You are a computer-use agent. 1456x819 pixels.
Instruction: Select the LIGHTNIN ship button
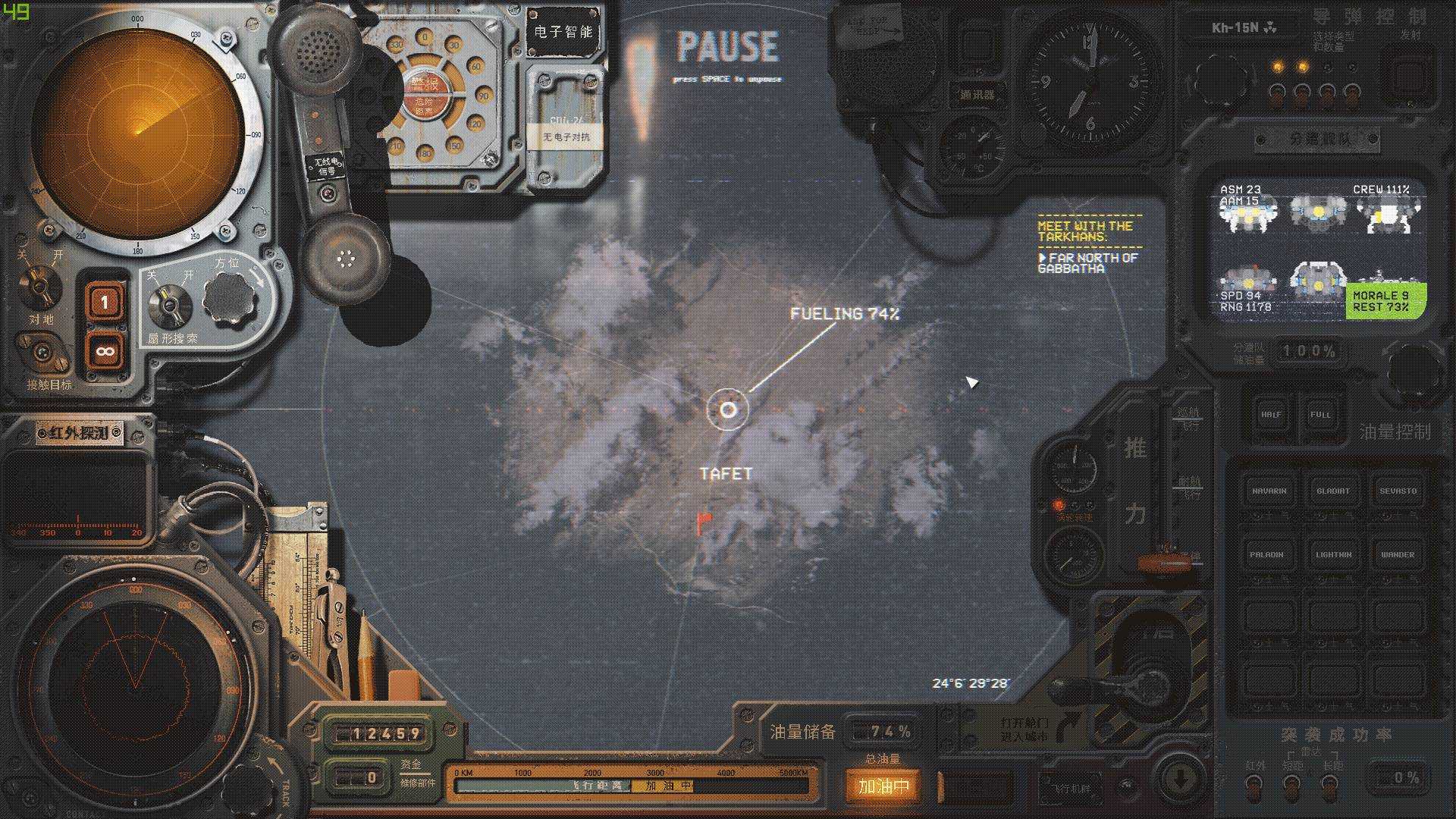(1333, 555)
